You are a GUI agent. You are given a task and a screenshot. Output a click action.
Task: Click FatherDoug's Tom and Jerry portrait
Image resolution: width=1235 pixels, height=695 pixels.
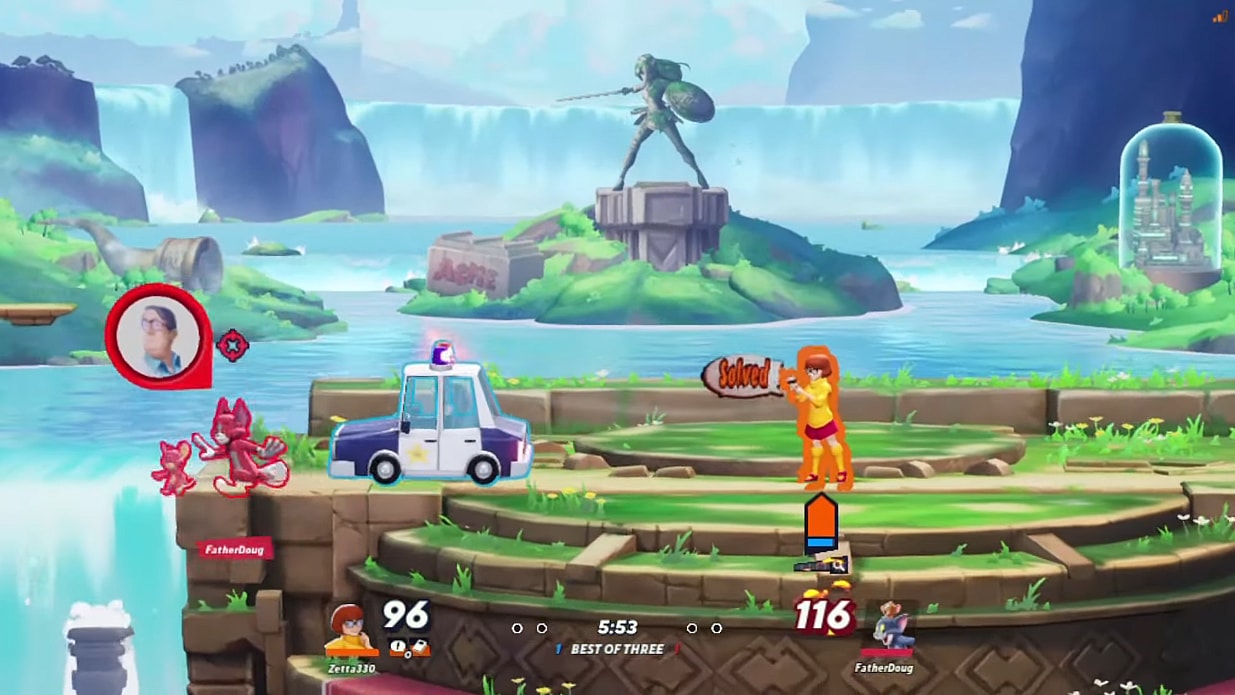pyautogui.click(x=889, y=628)
